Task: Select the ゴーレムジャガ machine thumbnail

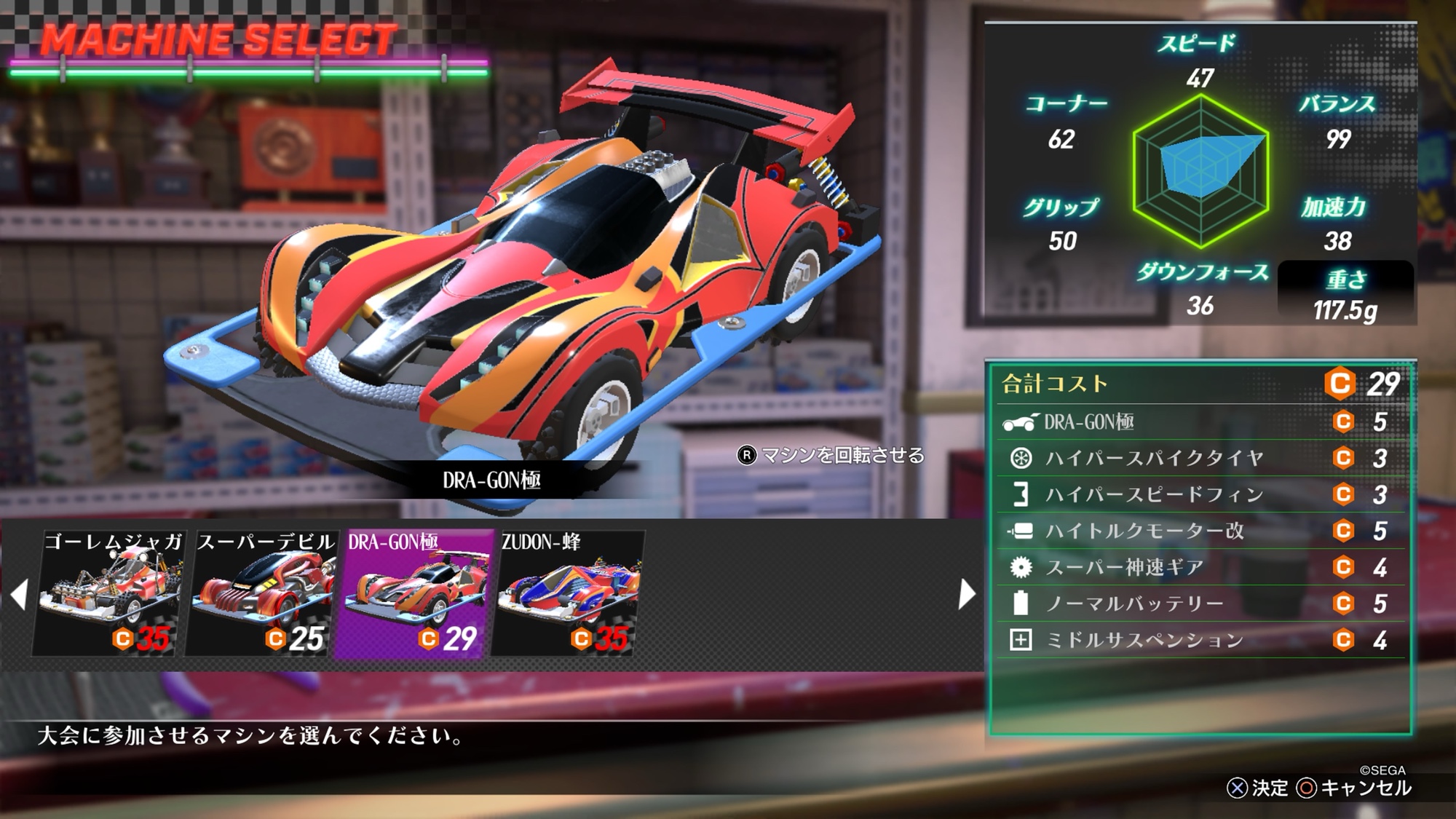Action: (x=109, y=593)
